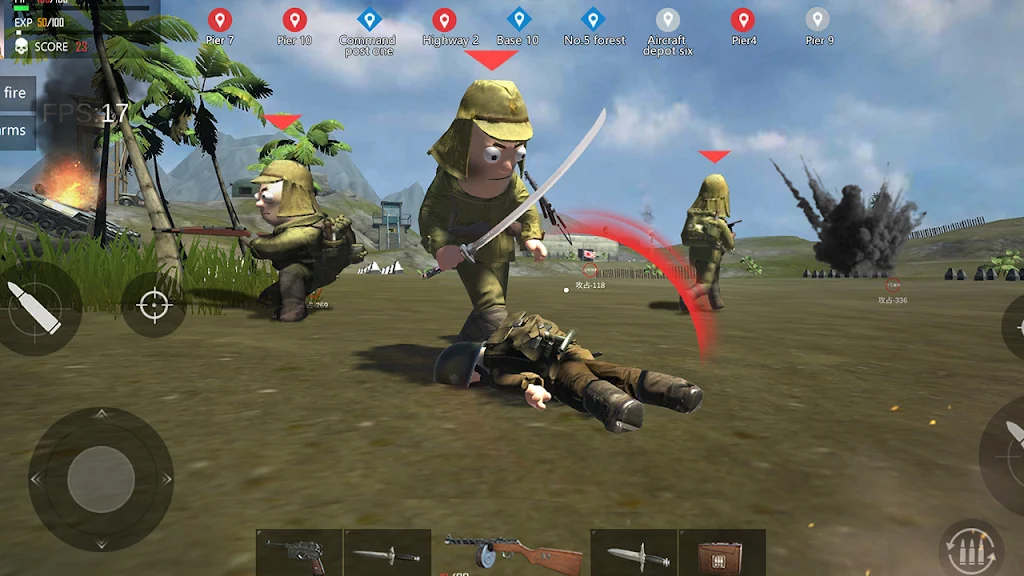Screen dimensions: 1024x576
Task: Click the Highway 2 map marker
Action: 444,20
